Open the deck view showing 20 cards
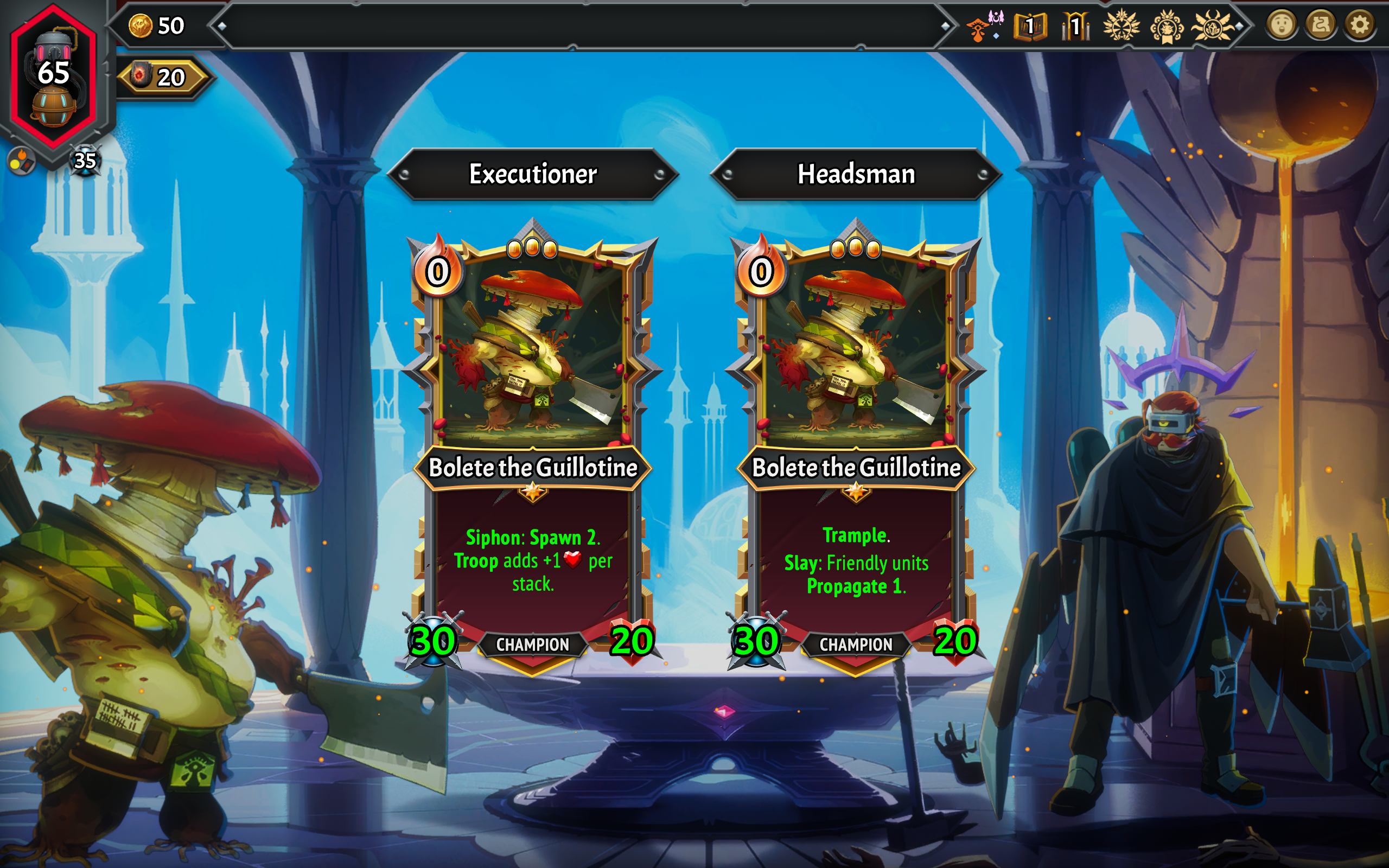The width and height of the screenshot is (1389, 868). coord(162,78)
